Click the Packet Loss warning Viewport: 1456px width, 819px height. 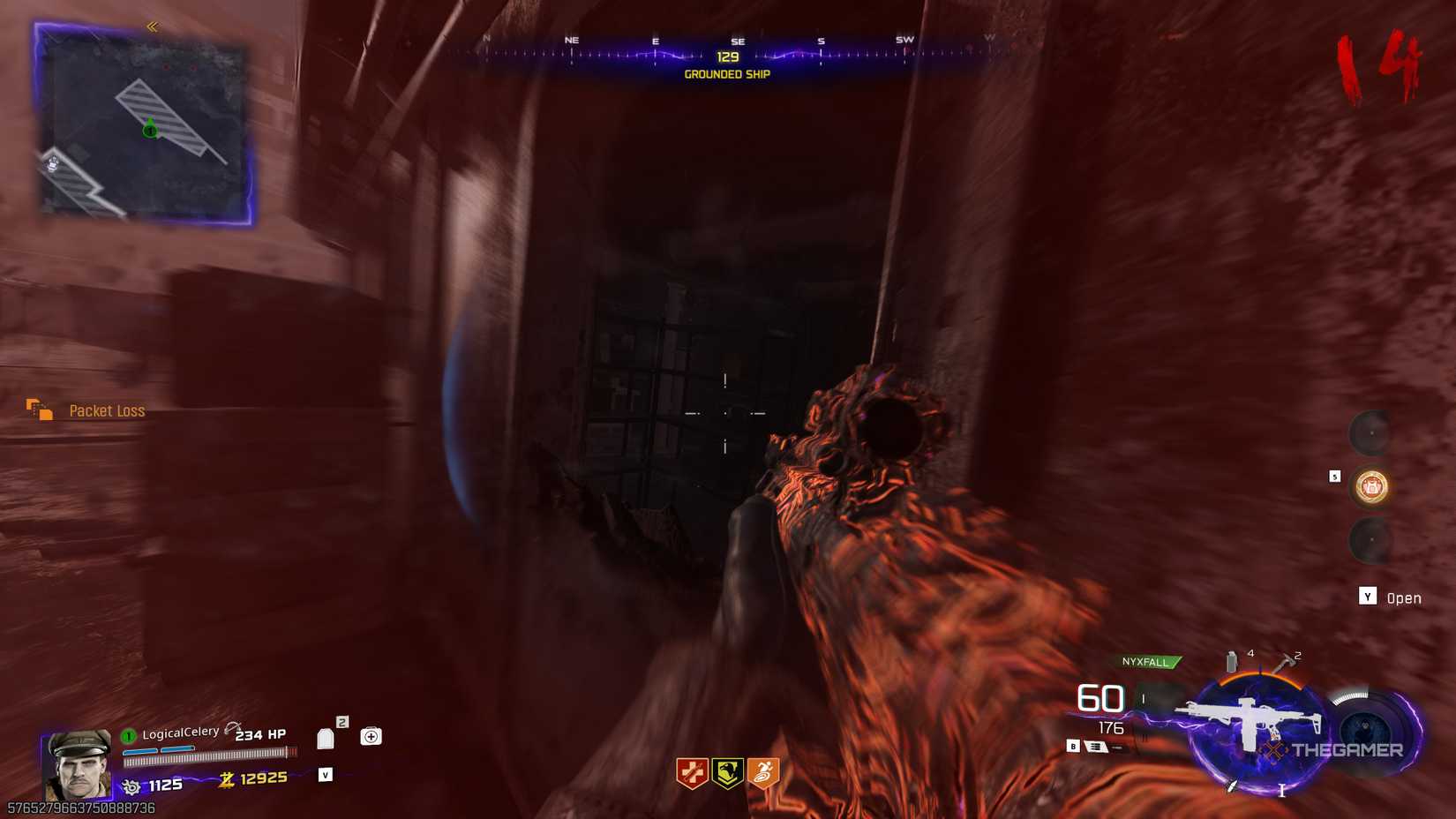pos(108,410)
